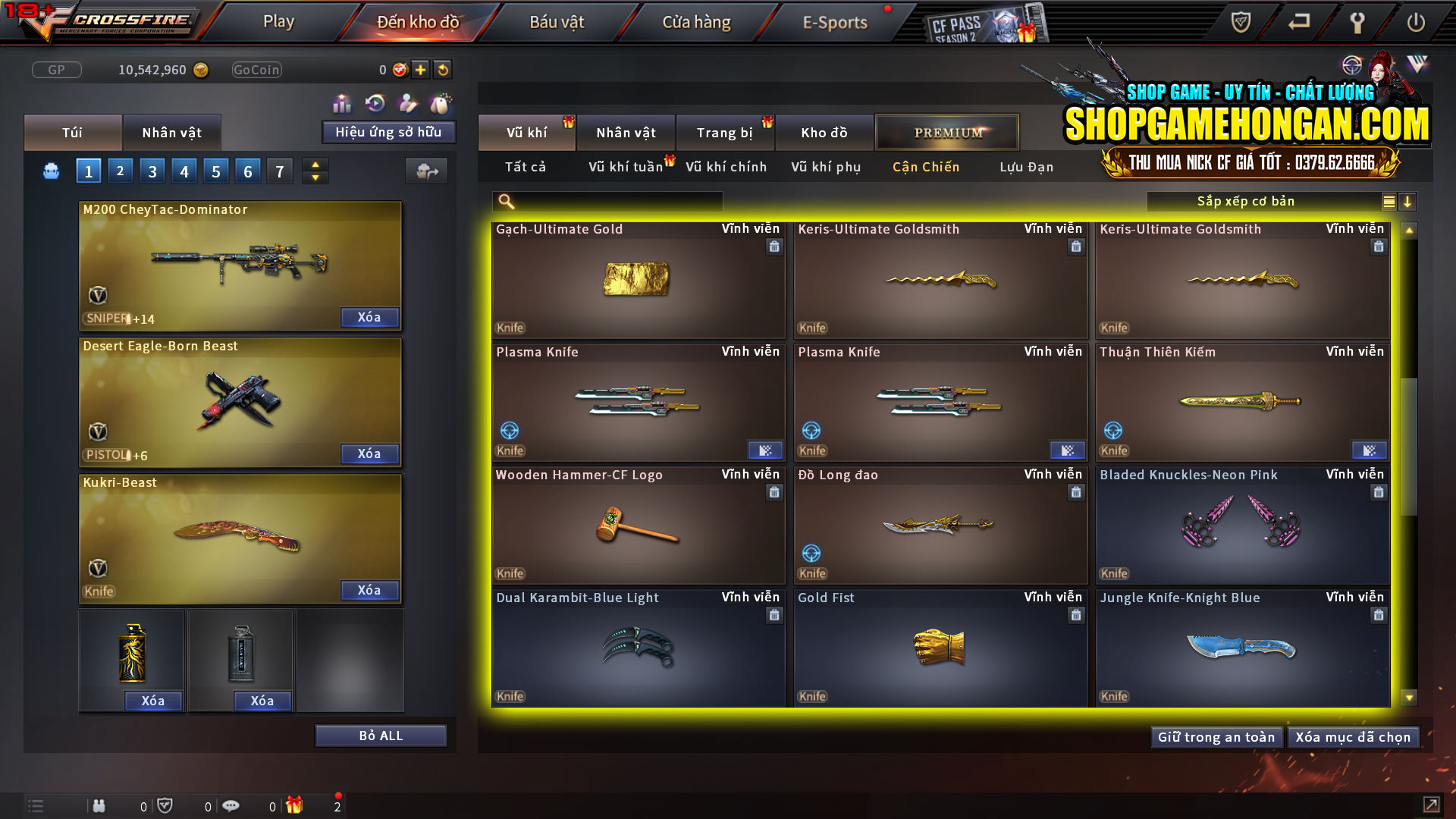Viewport: 1456px width, 819px height.
Task: Toggle trash selection on the Gold Fist item
Action: click(x=1076, y=615)
